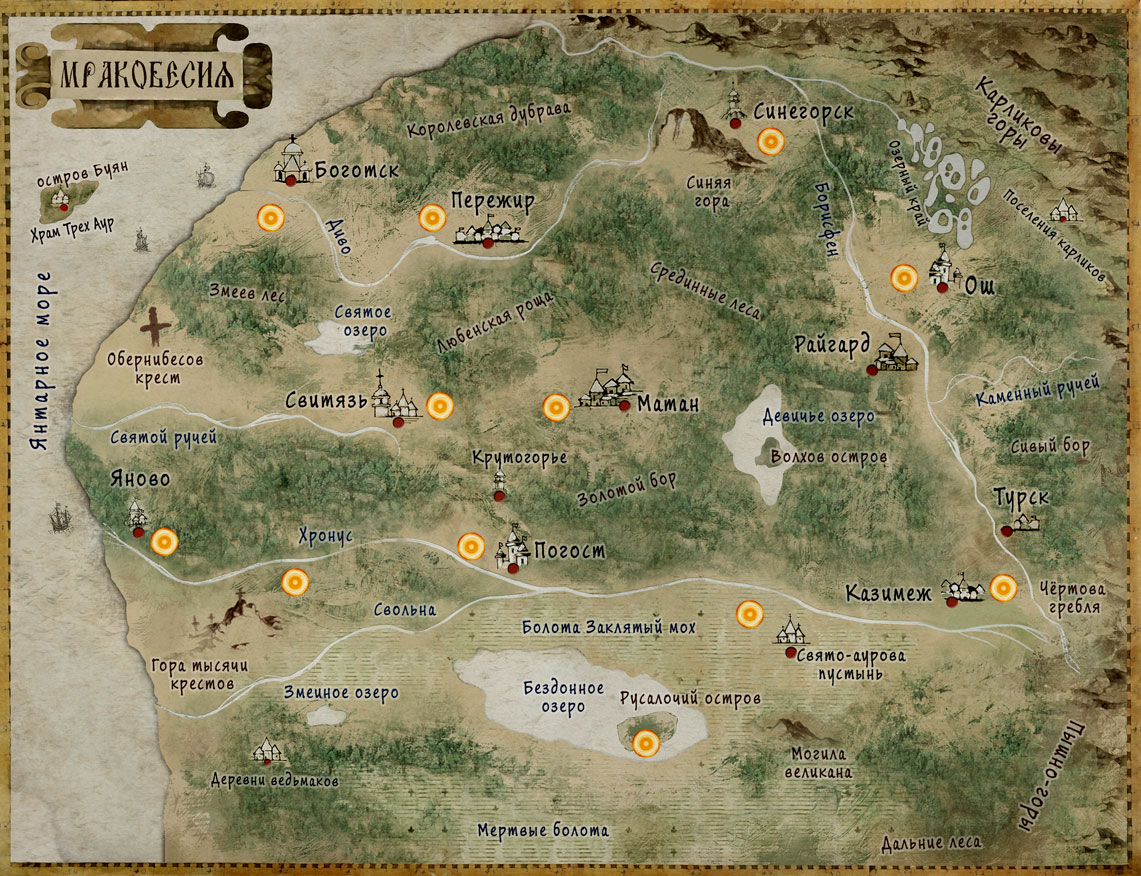Select the orange marker near Свято-аурова пустынь
Viewport: 1141px width, 876px height.
click(748, 615)
